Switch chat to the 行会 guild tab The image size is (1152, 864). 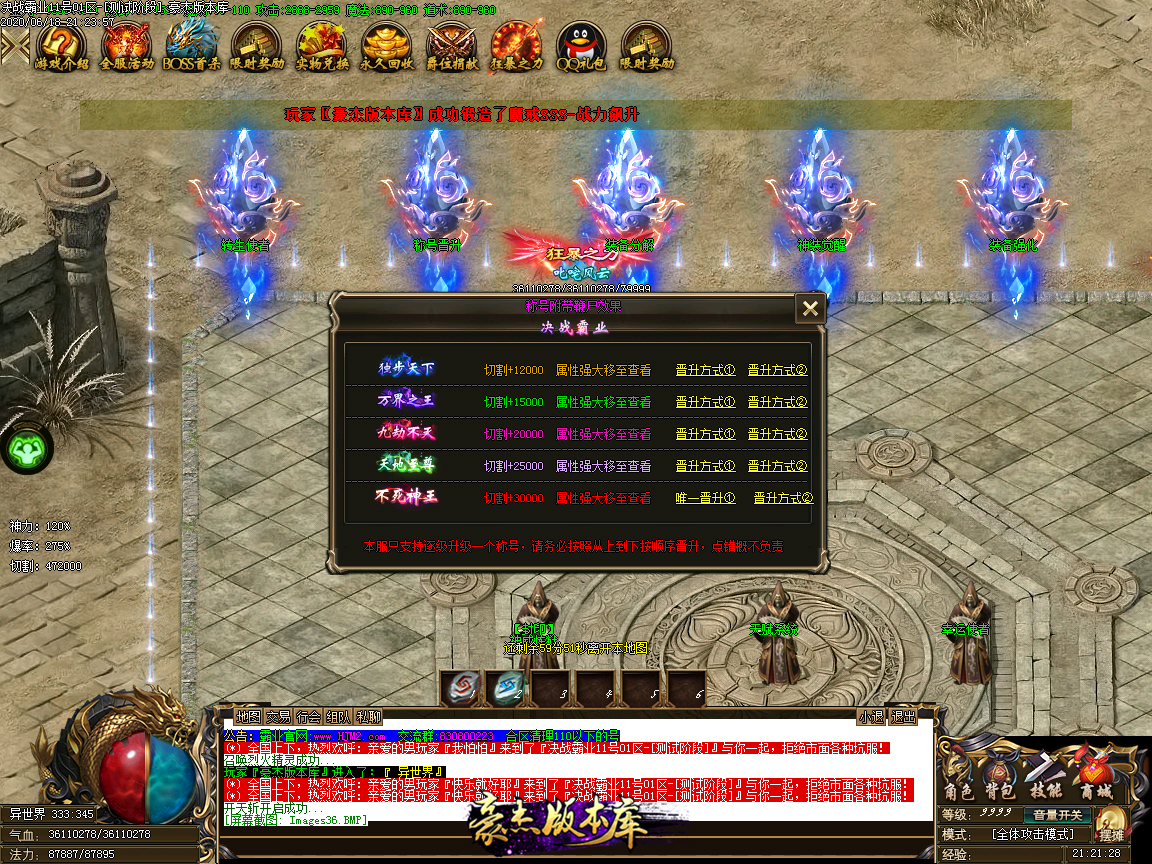(309, 717)
